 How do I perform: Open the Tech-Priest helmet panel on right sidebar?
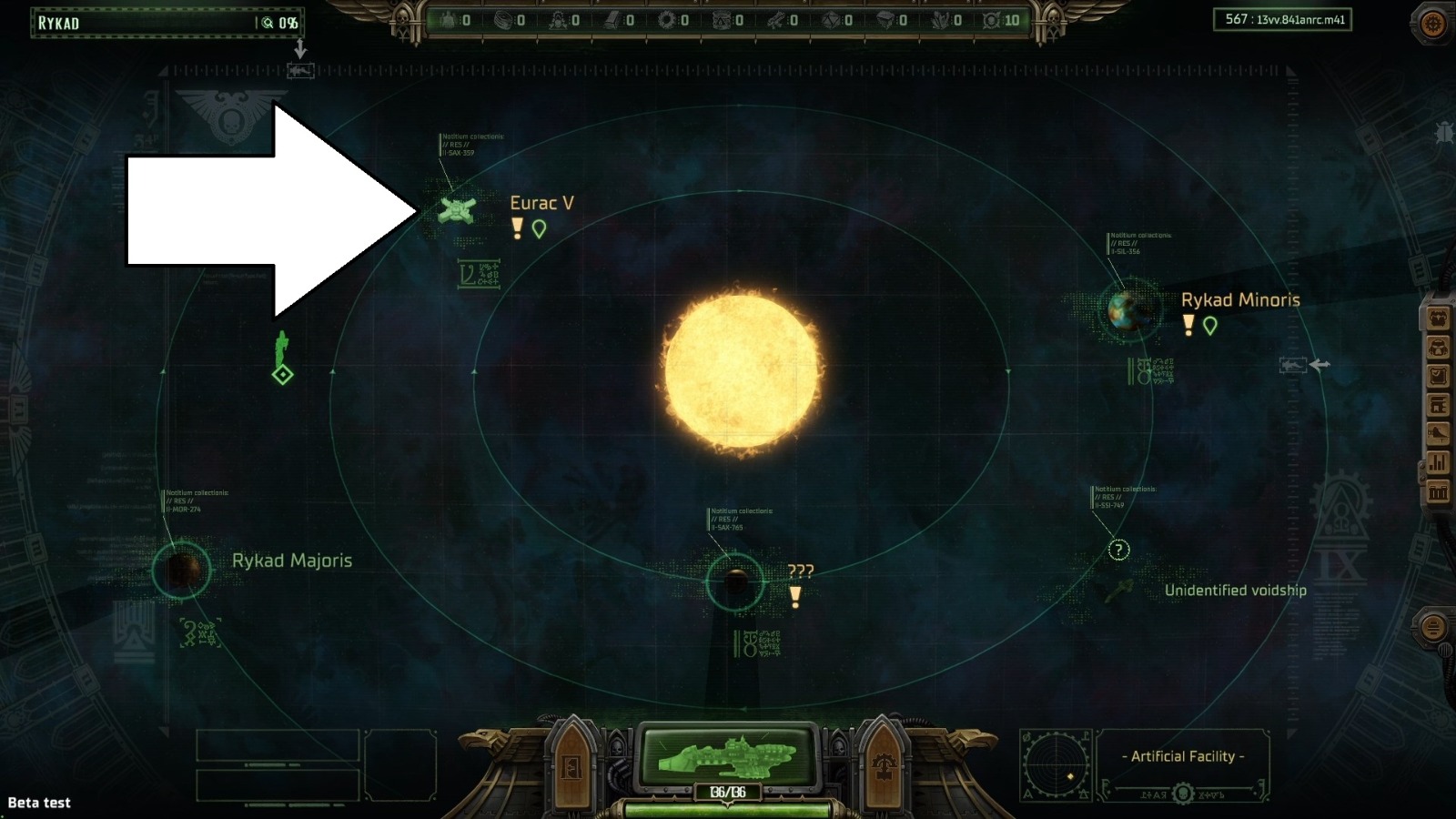coord(1438,347)
